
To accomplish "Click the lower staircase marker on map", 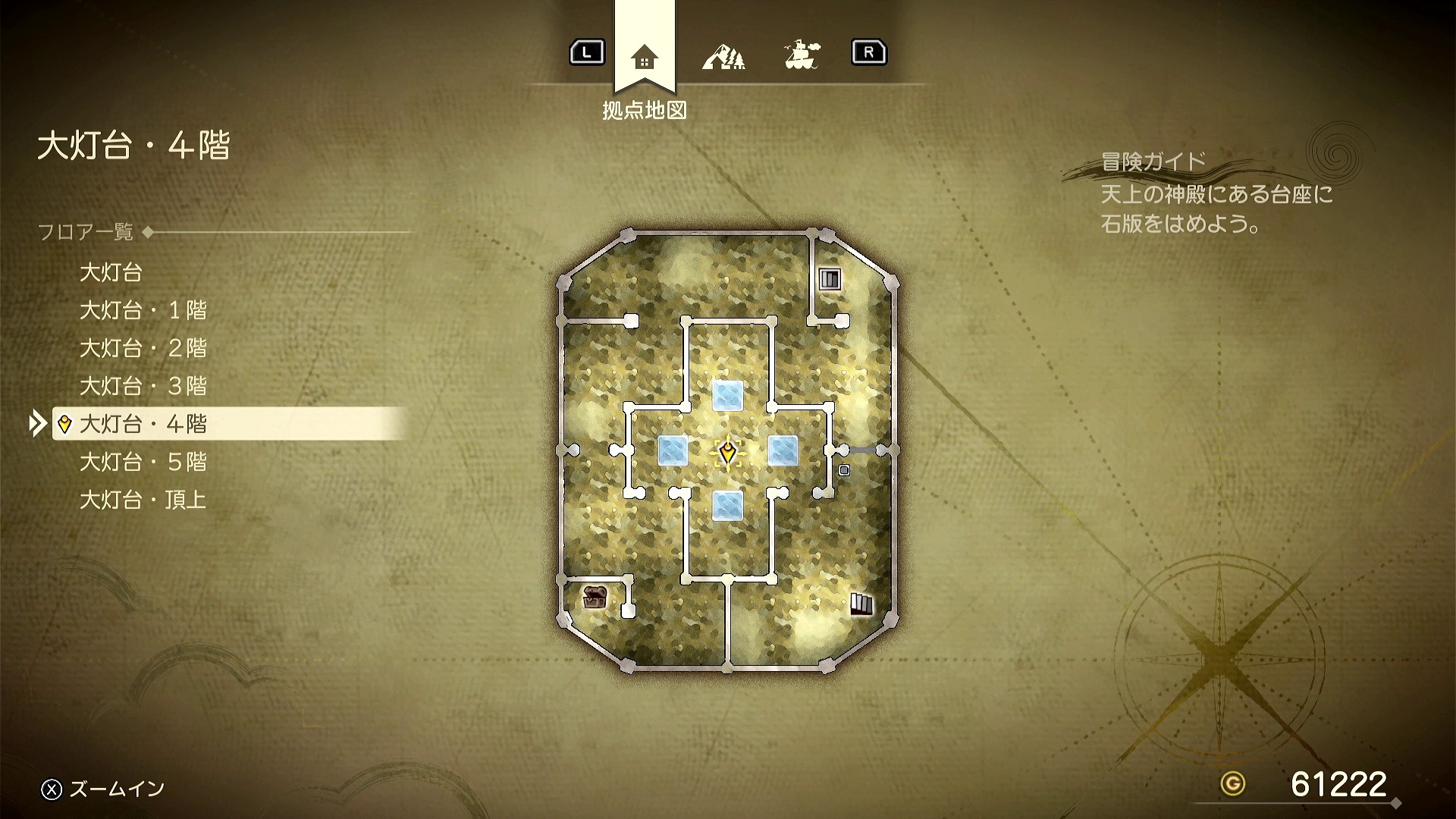I will coord(861,604).
